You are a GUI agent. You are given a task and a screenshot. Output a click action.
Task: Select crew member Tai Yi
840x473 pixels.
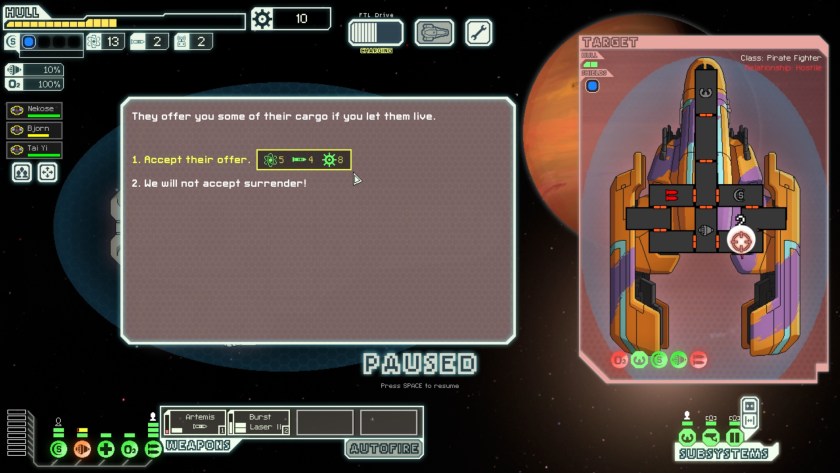[34, 150]
